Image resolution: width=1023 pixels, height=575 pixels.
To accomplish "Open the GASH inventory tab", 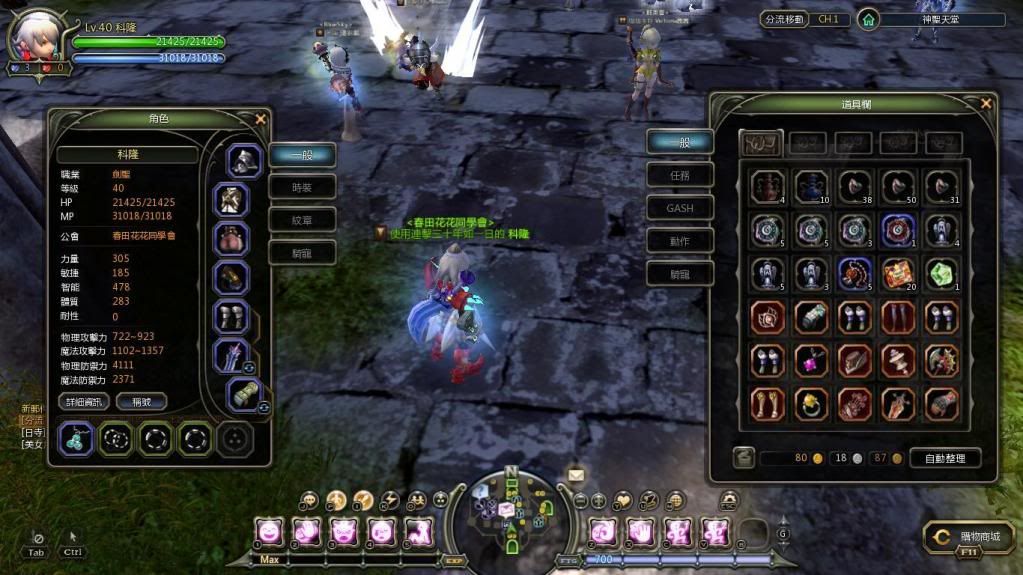I will pyautogui.click(x=679, y=208).
